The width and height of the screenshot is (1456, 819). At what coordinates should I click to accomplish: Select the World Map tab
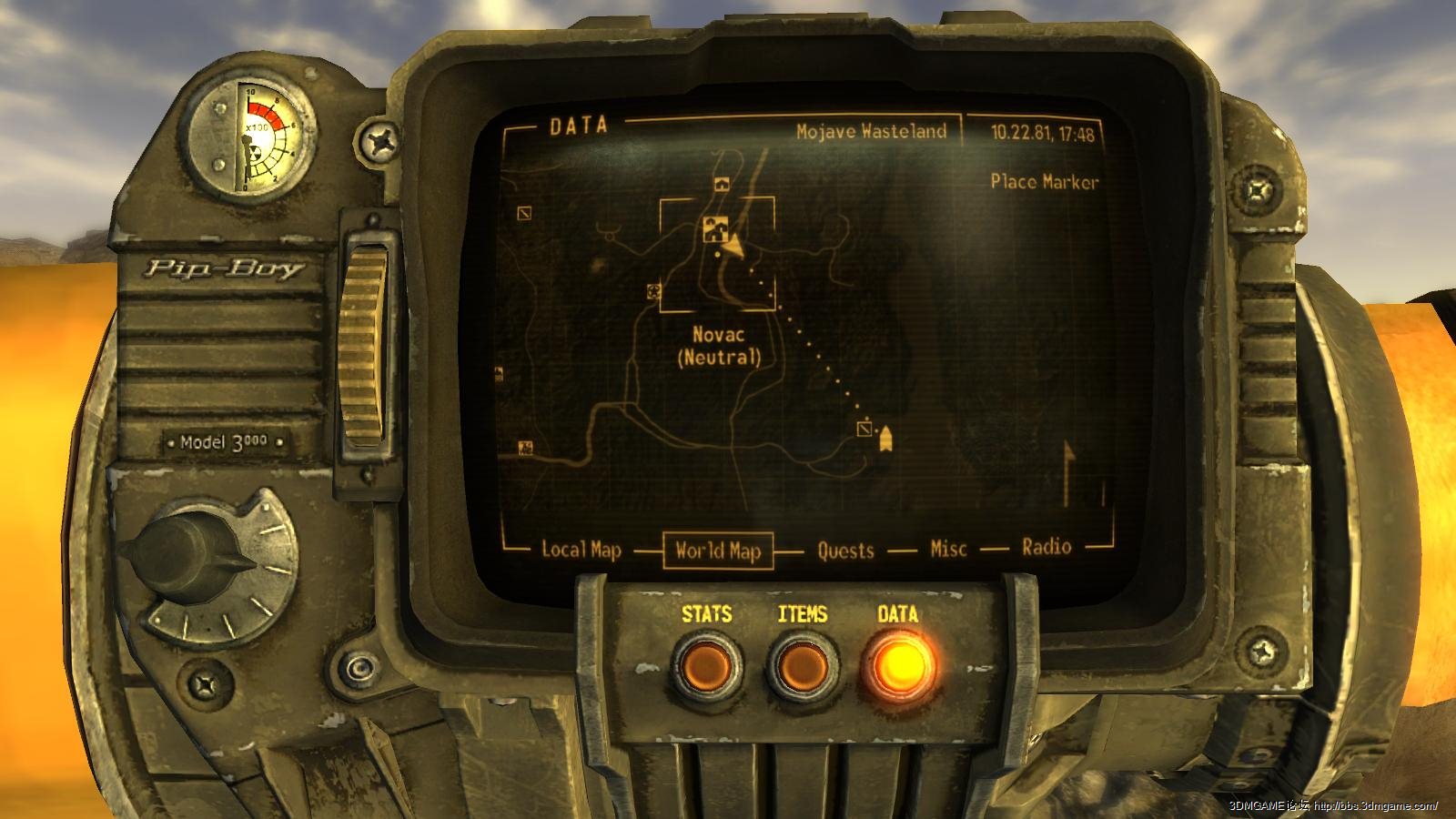point(718,551)
